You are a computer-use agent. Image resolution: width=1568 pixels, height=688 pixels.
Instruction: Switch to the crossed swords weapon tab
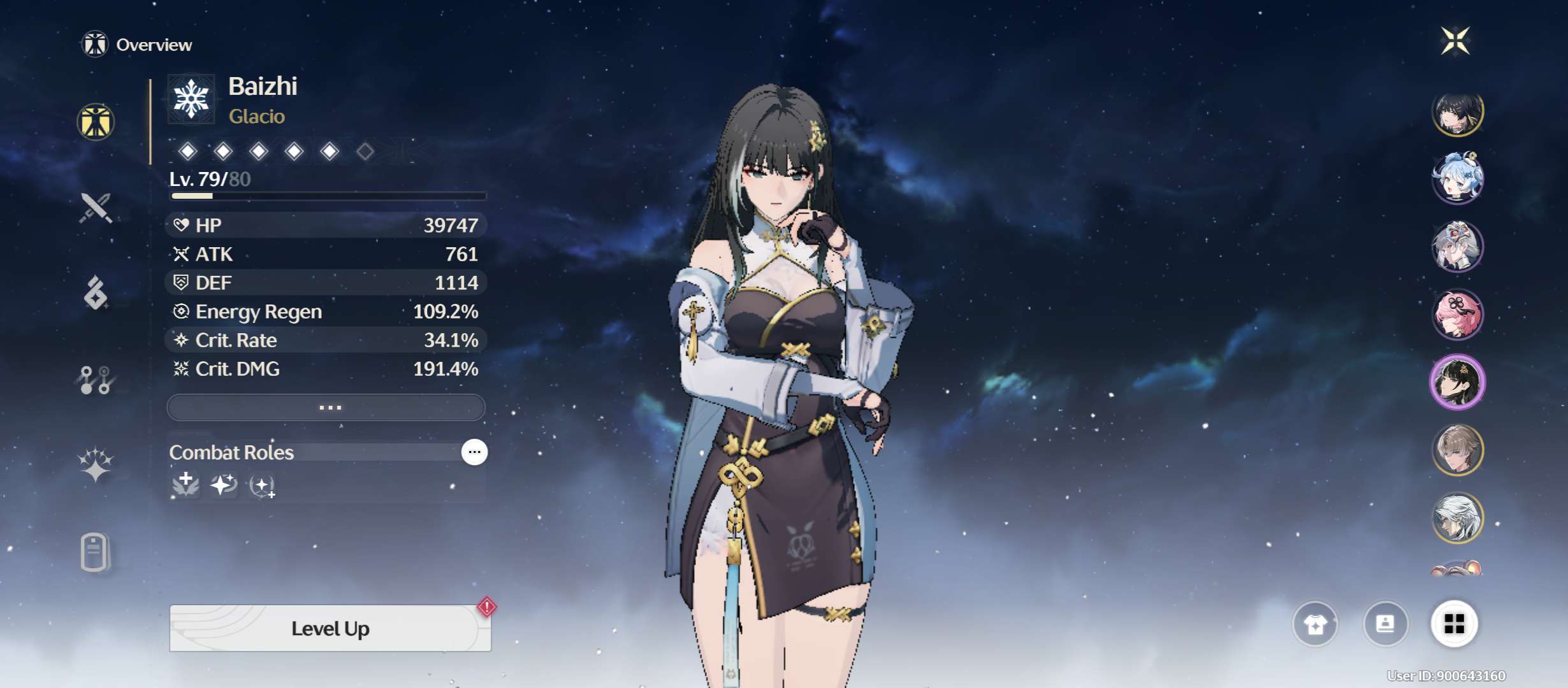click(x=96, y=208)
